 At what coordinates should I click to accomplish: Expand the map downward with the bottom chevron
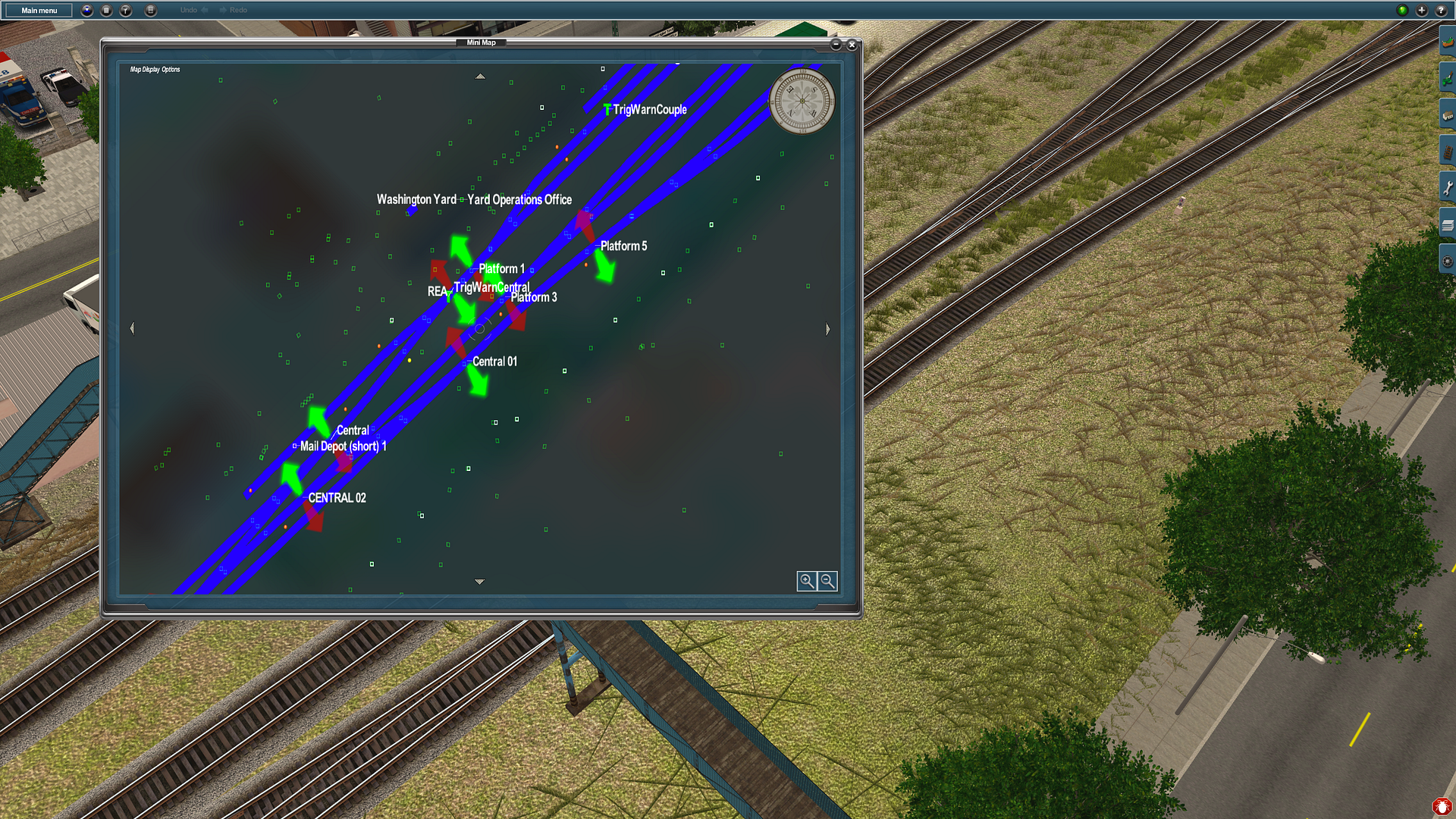pos(480,581)
